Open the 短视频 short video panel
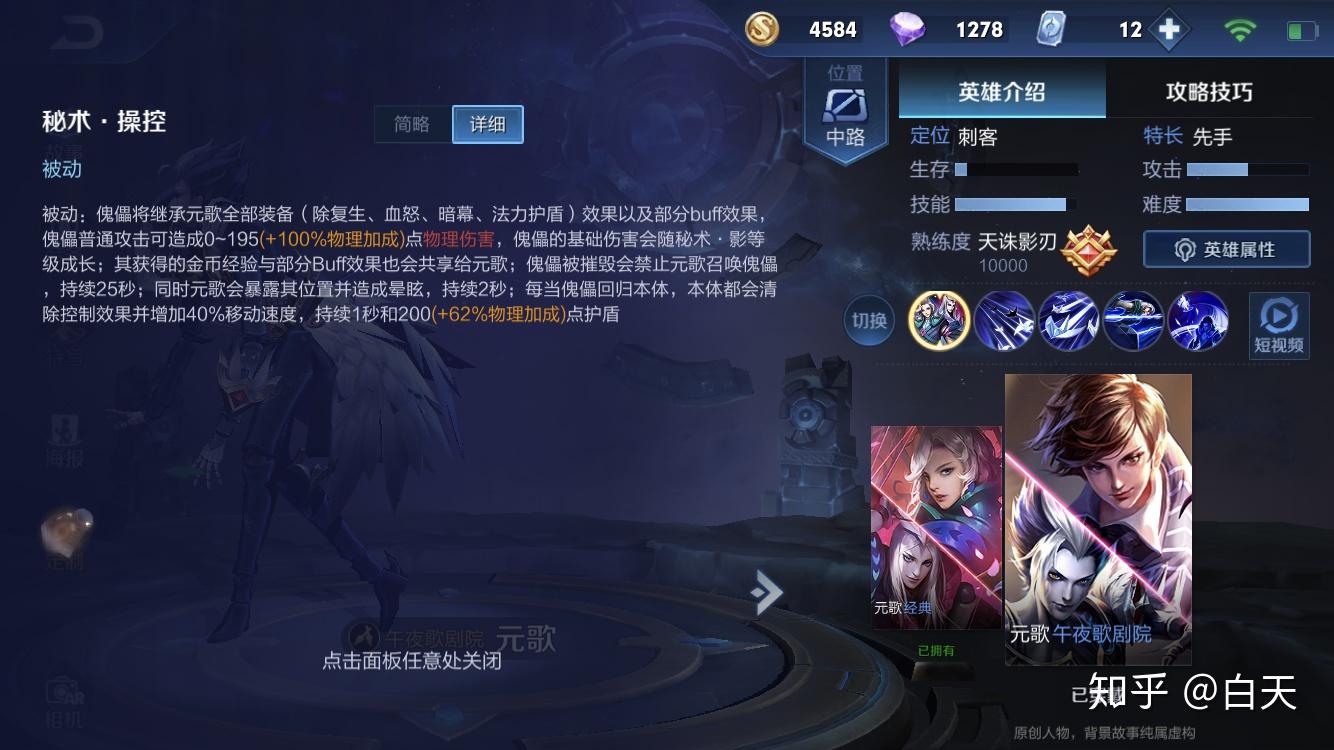The height and width of the screenshot is (750, 1334). coord(1278,324)
